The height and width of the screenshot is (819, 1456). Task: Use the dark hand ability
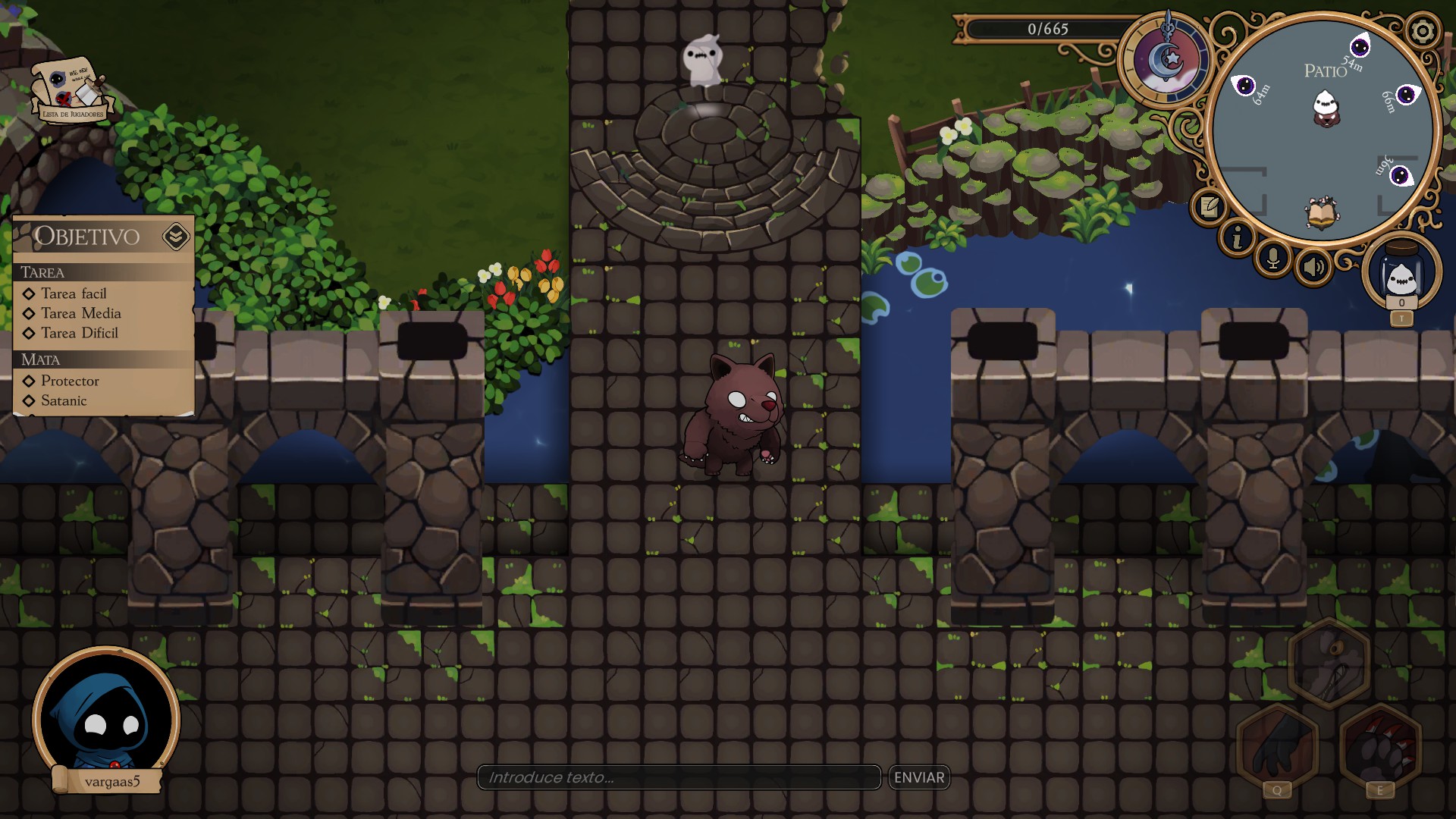[x=1278, y=747]
